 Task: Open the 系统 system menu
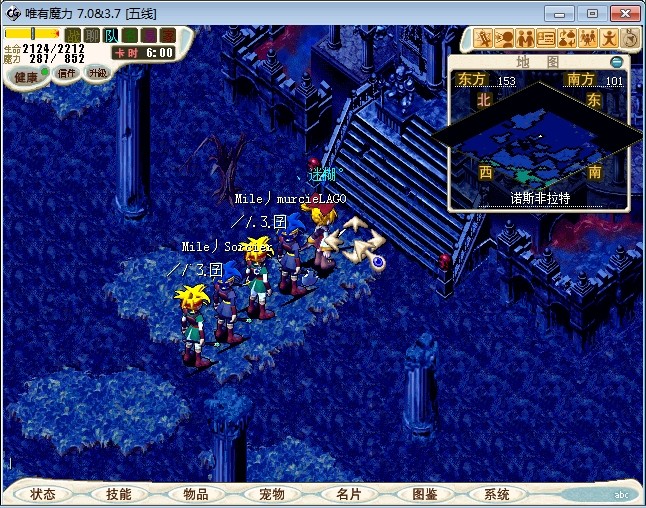coord(497,494)
